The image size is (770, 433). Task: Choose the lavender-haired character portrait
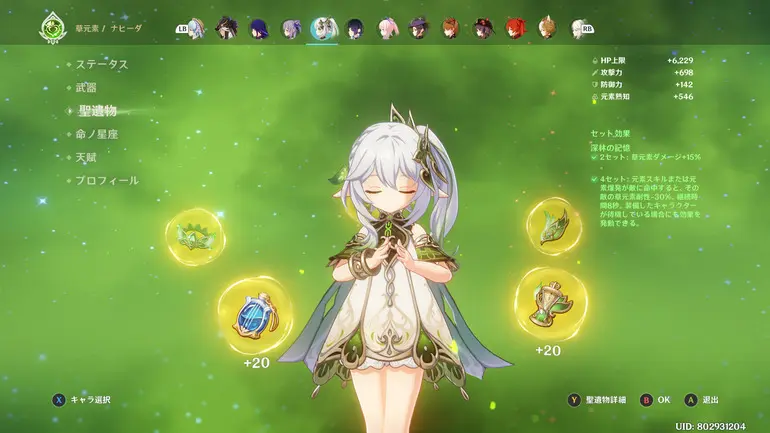tap(291, 28)
